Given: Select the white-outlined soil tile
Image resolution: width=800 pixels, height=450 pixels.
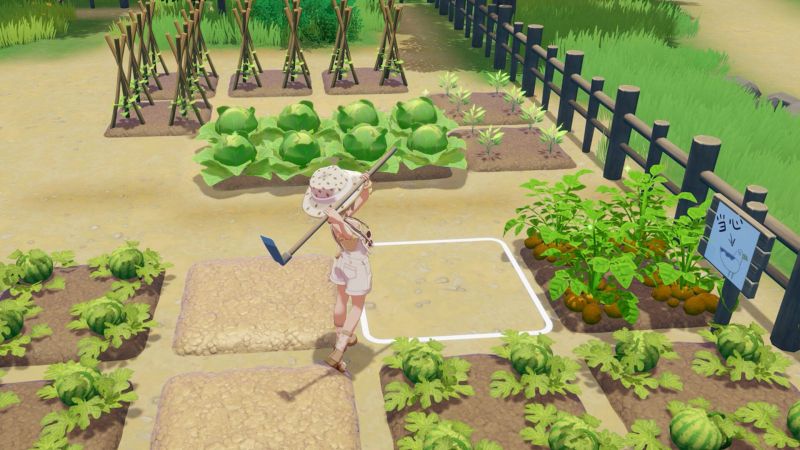Looking at the screenshot, I should tap(455, 290).
